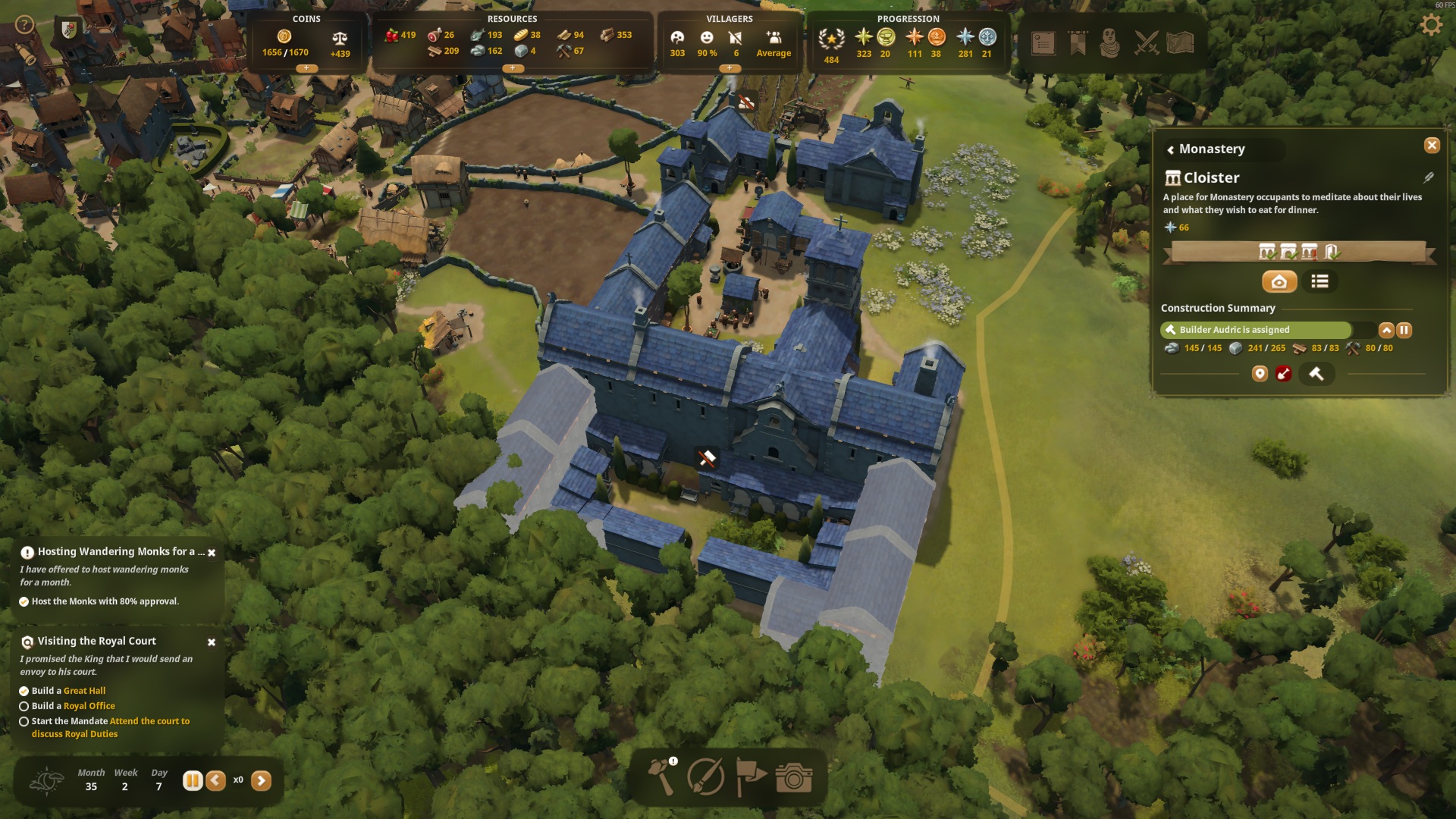Go back to the Monastery panel
1456x819 pixels.
1171,149
